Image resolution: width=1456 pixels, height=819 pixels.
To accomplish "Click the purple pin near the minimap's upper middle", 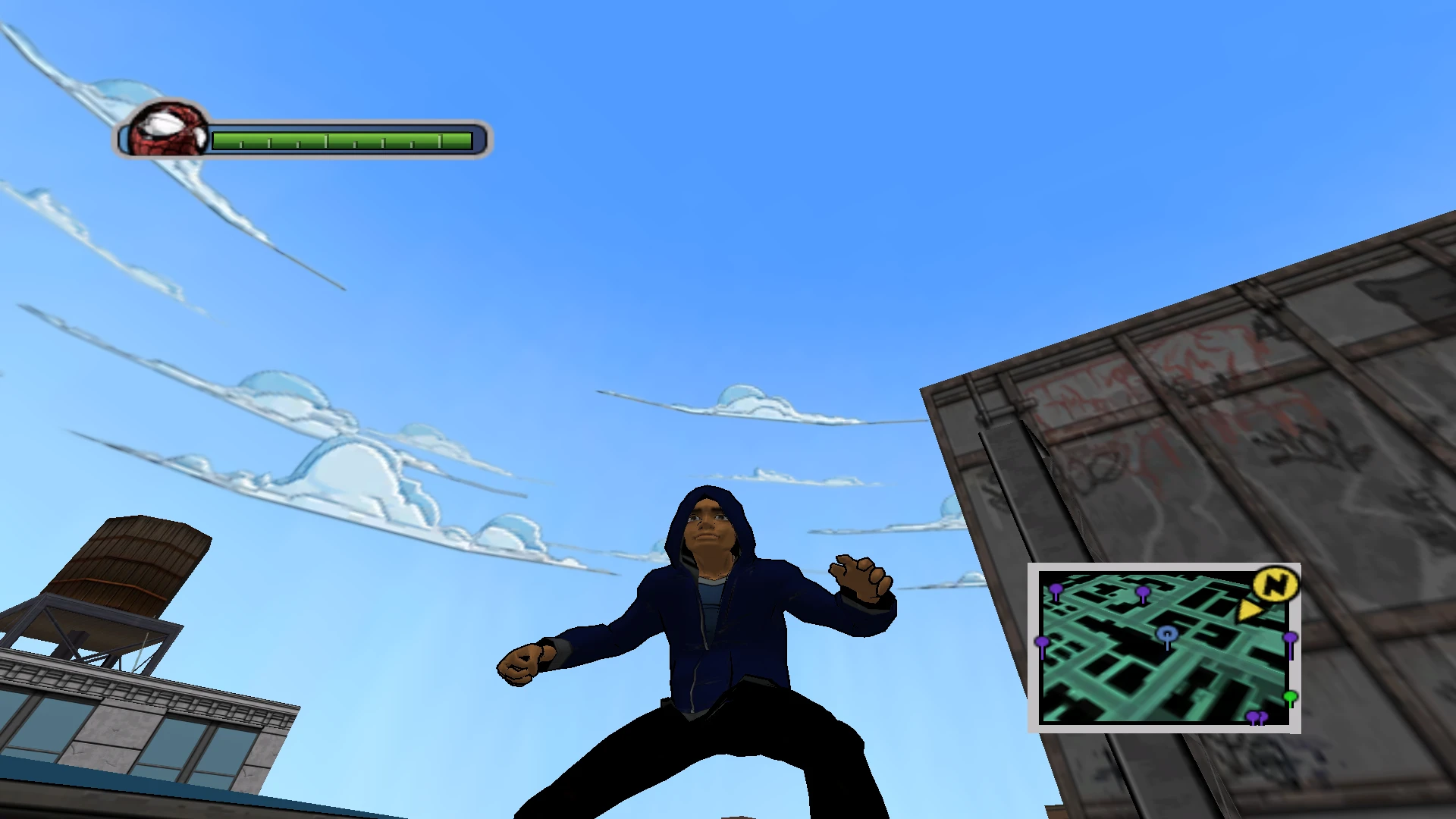I will pyautogui.click(x=1144, y=591).
